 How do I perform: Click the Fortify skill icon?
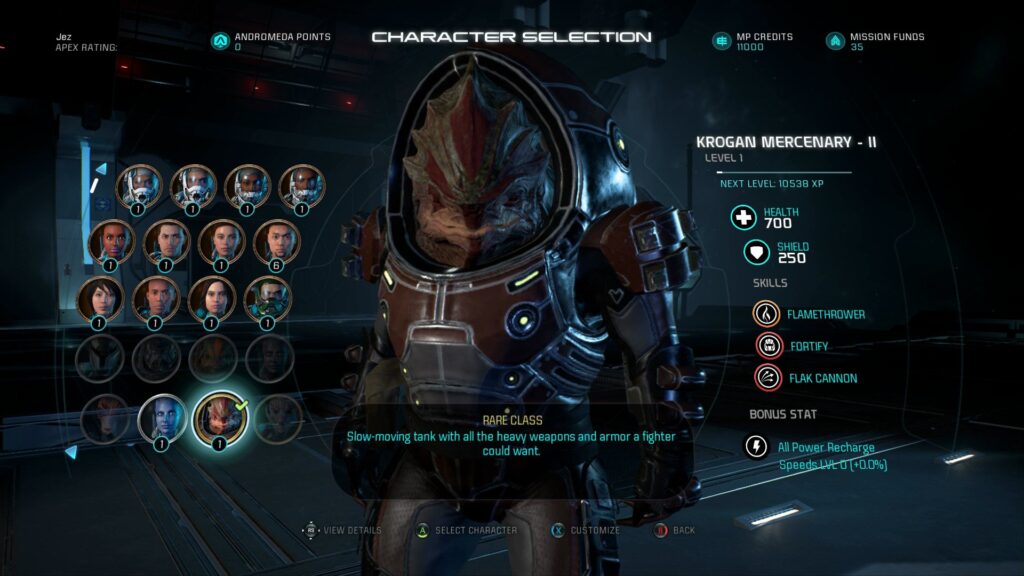(767, 346)
